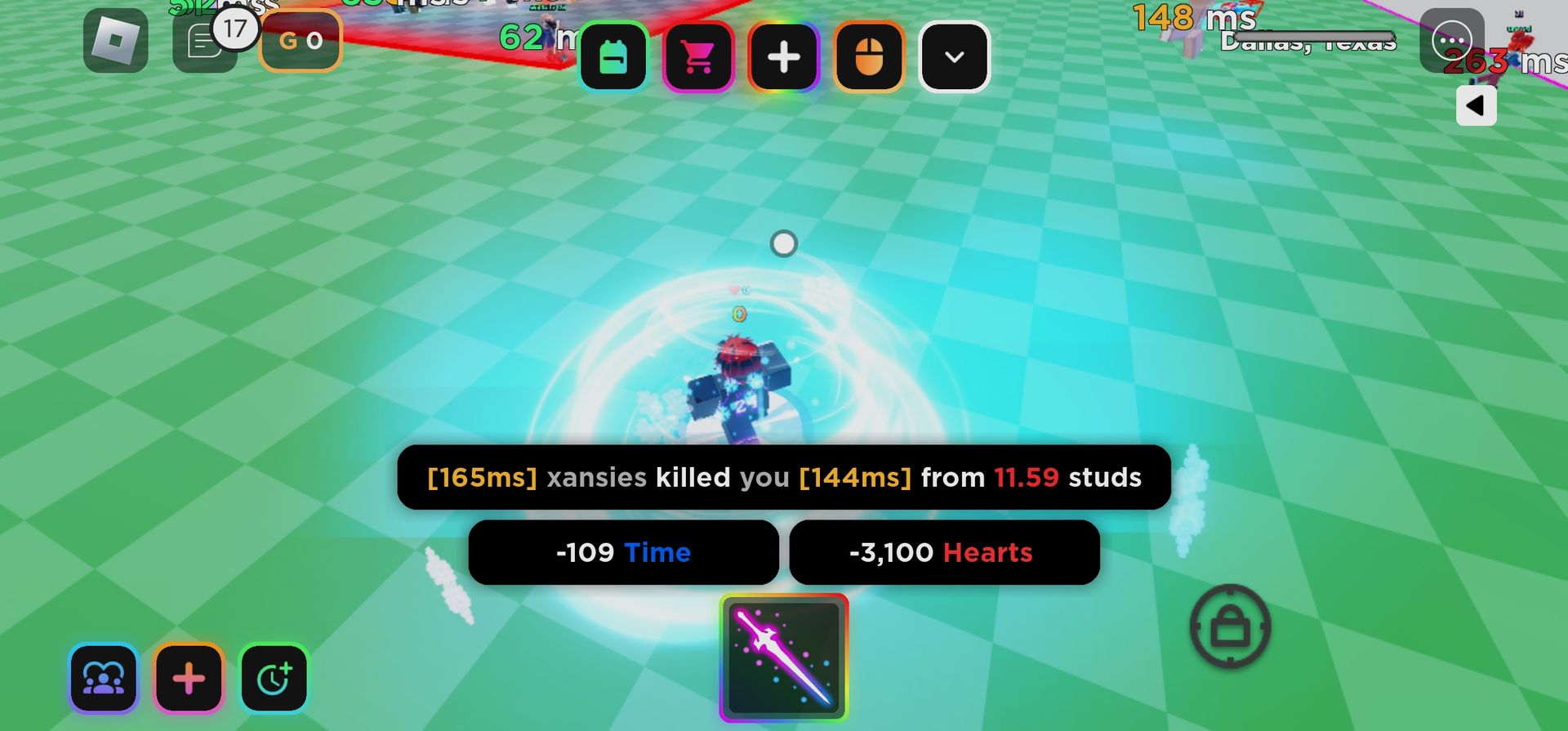This screenshot has width=1568, height=731.
Task: Open the green clock-plus time button
Action: (x=274, y=678)
